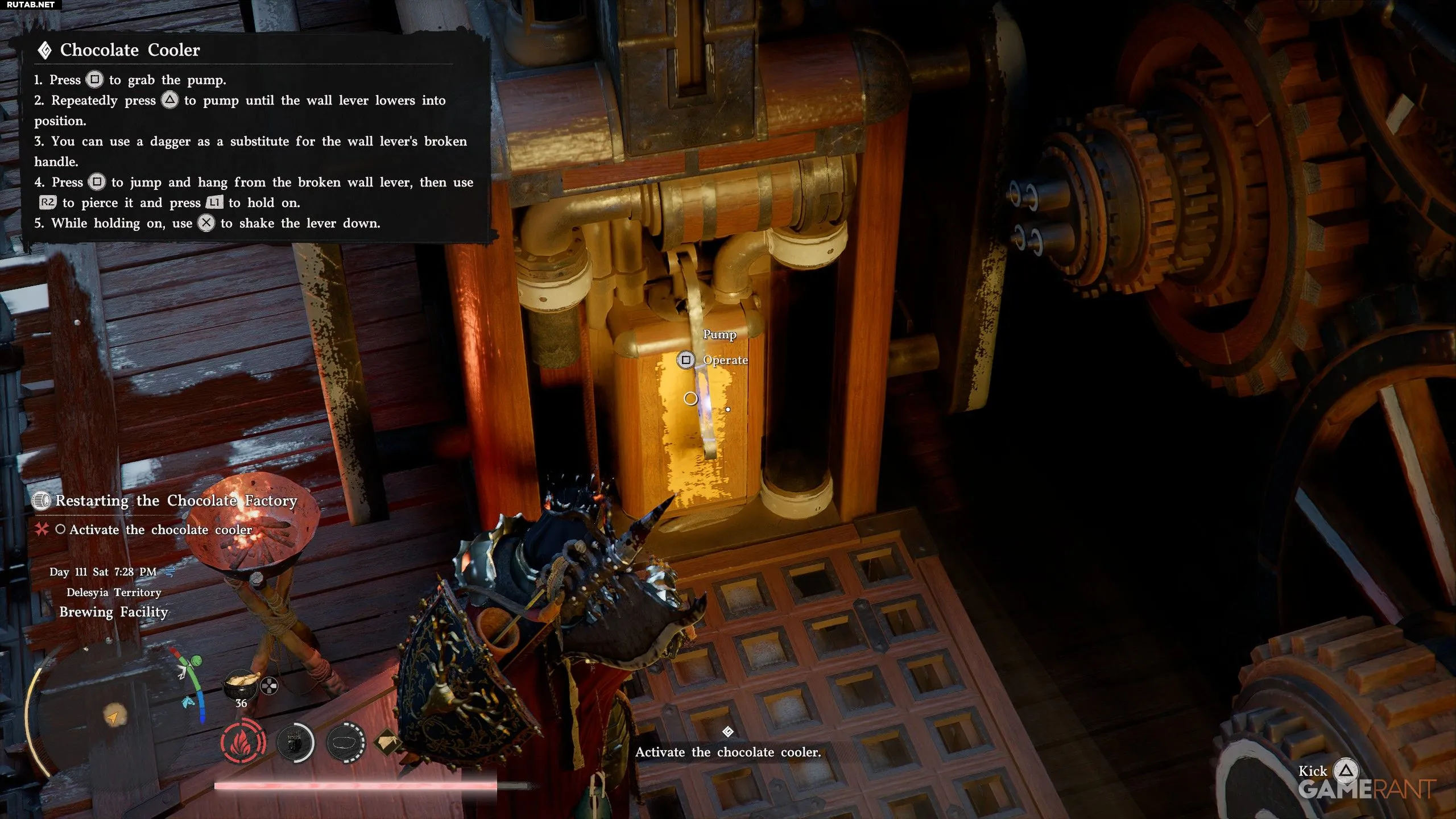The image size is (1456, 819).
Task: Activate the red flame skill icon
Action: [243, 742]
